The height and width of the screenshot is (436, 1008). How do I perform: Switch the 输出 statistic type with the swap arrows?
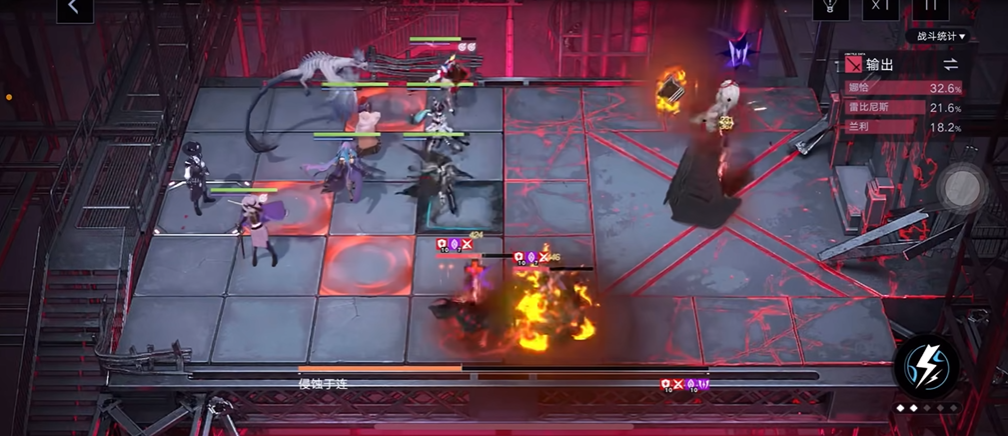click(x=950, y=64)
